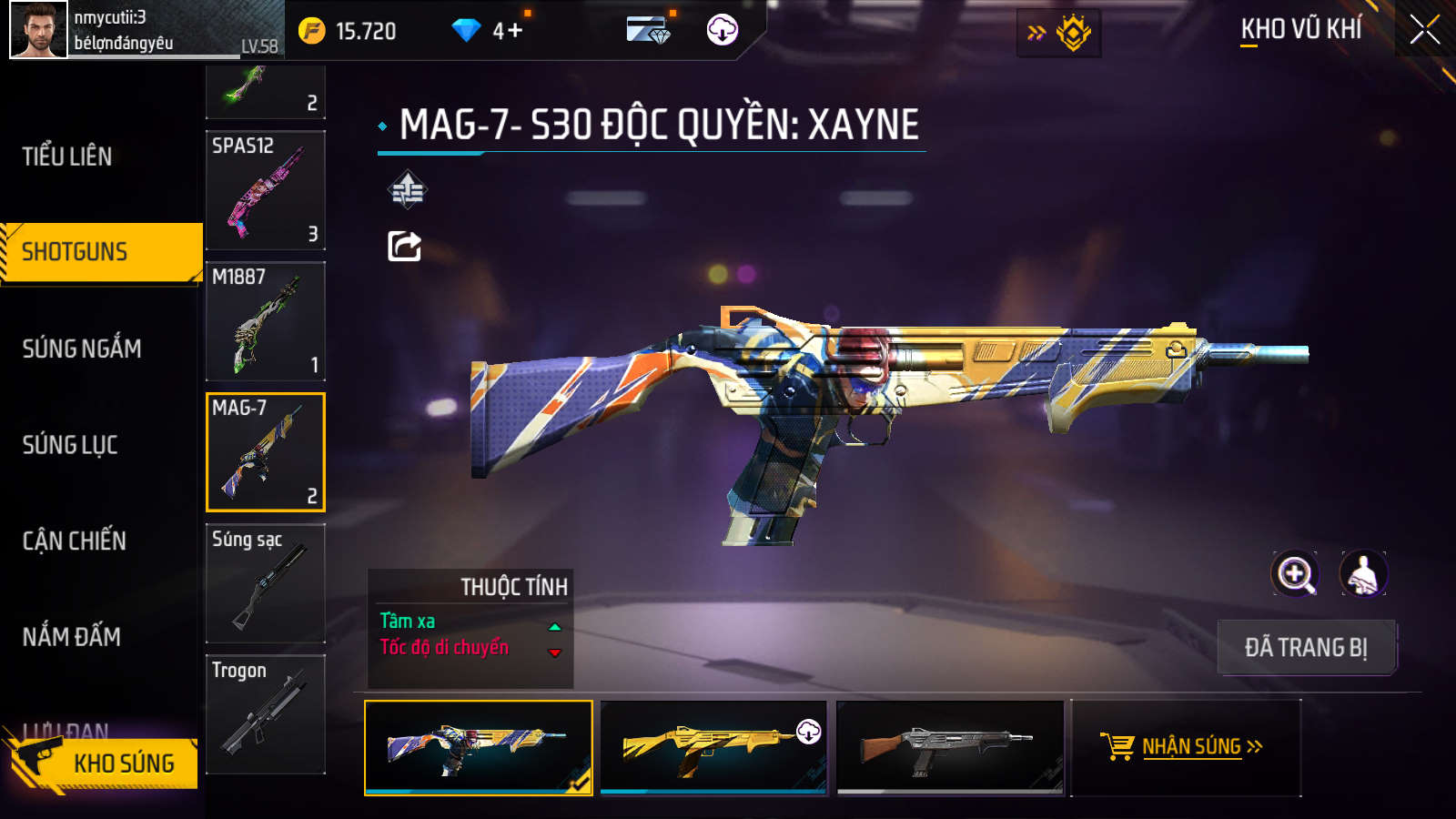Select the MAG-7 weapon slot

pos(266,452)
